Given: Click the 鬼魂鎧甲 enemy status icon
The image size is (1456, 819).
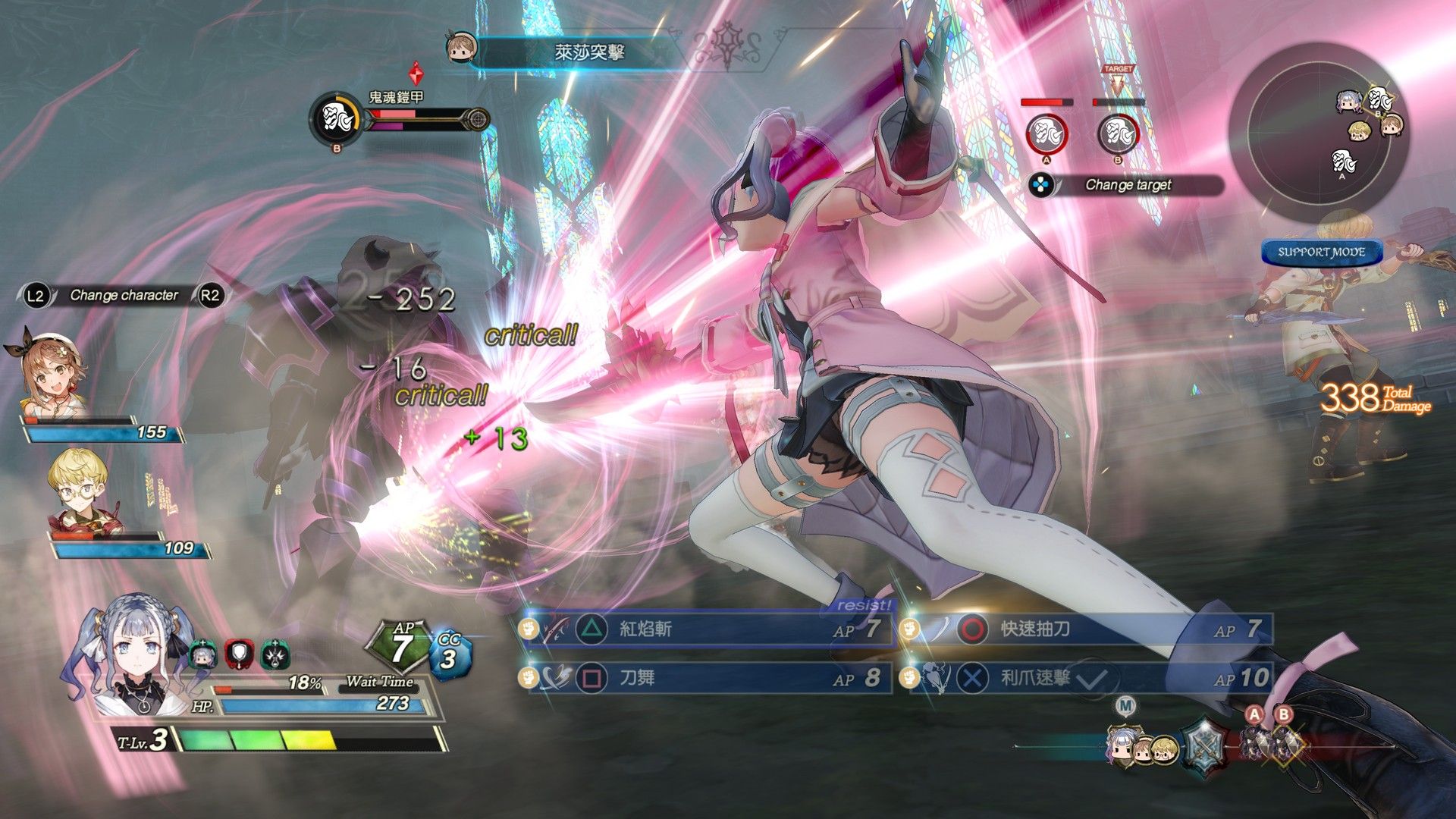Looking at the screenshot, I should tap(336, 119).
